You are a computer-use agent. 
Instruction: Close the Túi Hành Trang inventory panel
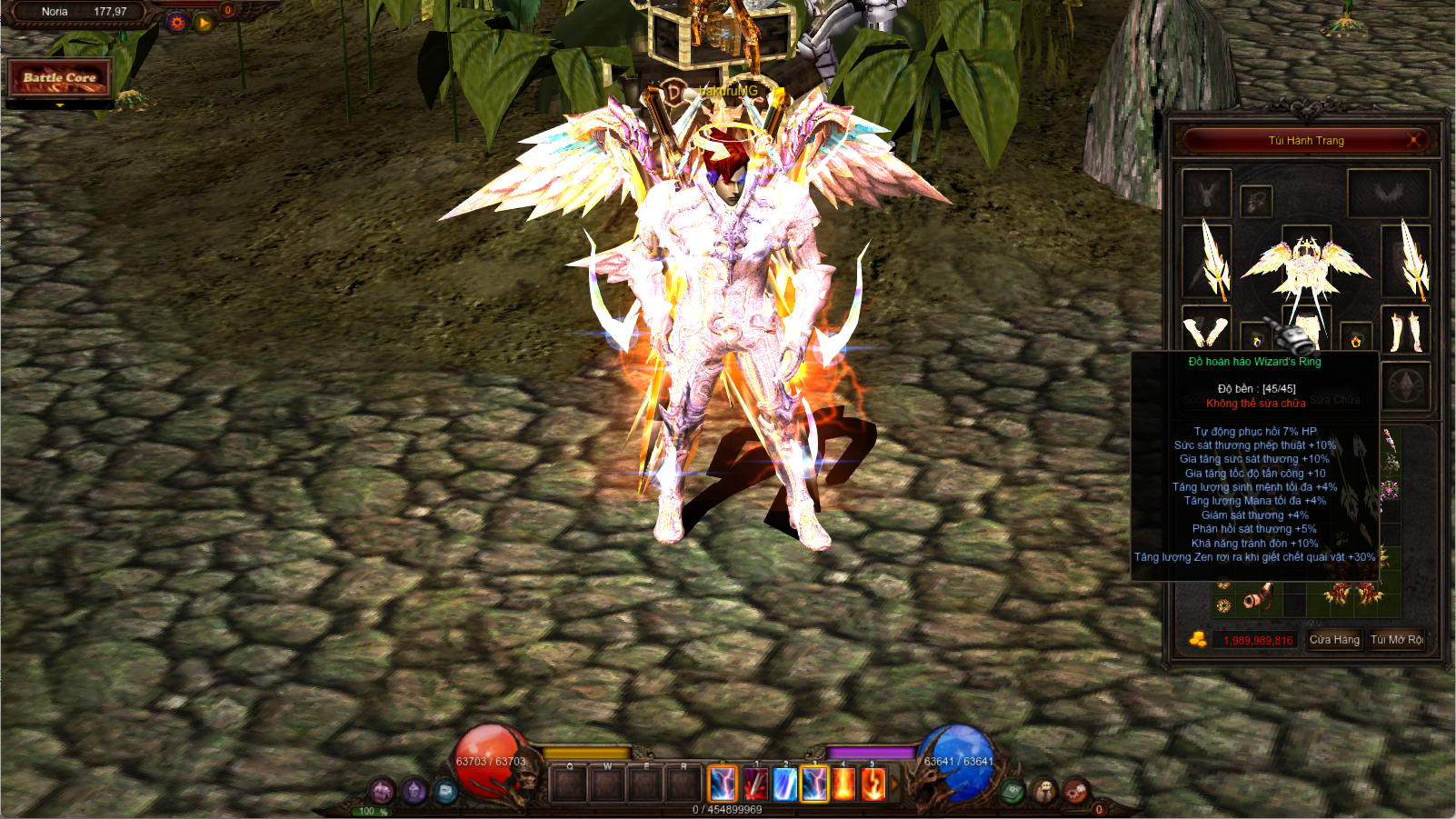1413,140
